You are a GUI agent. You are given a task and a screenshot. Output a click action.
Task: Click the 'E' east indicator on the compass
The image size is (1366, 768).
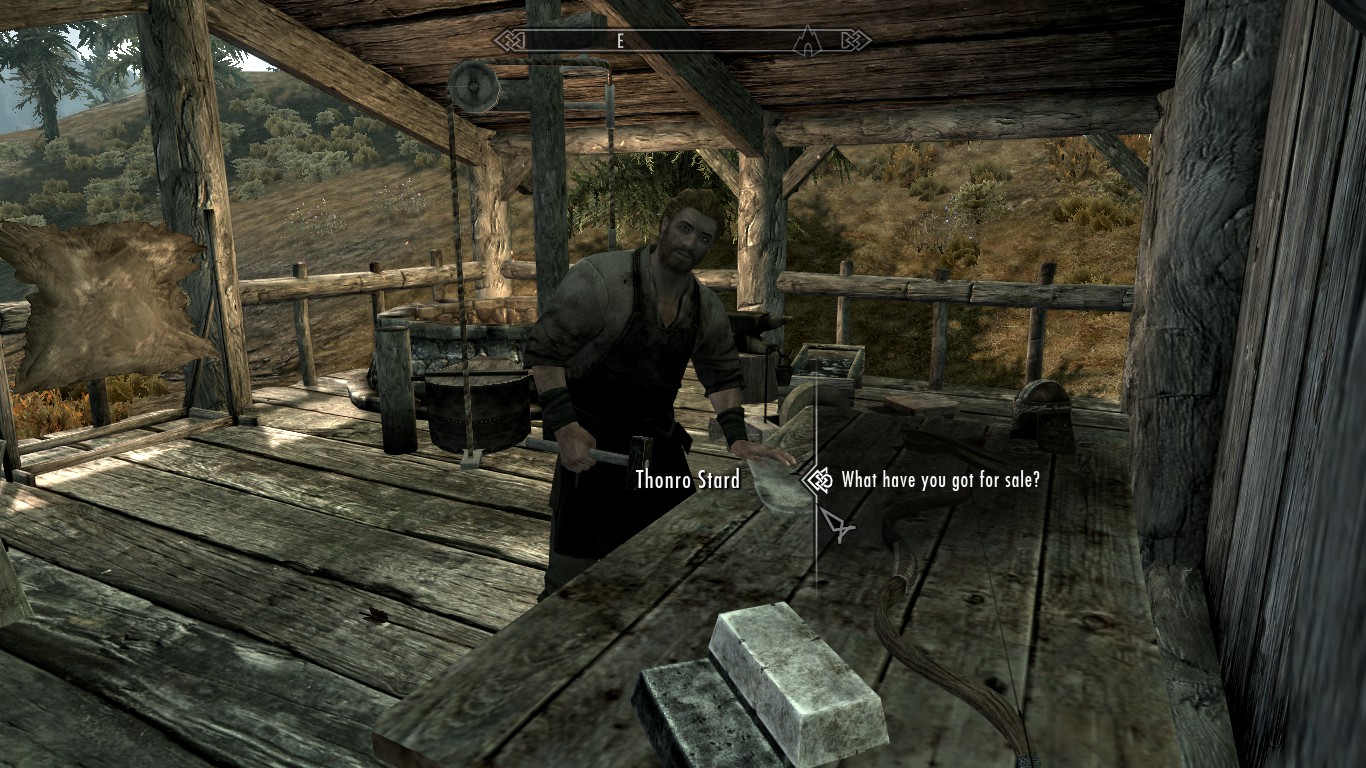pyautogui.click(x=620, y=40)
